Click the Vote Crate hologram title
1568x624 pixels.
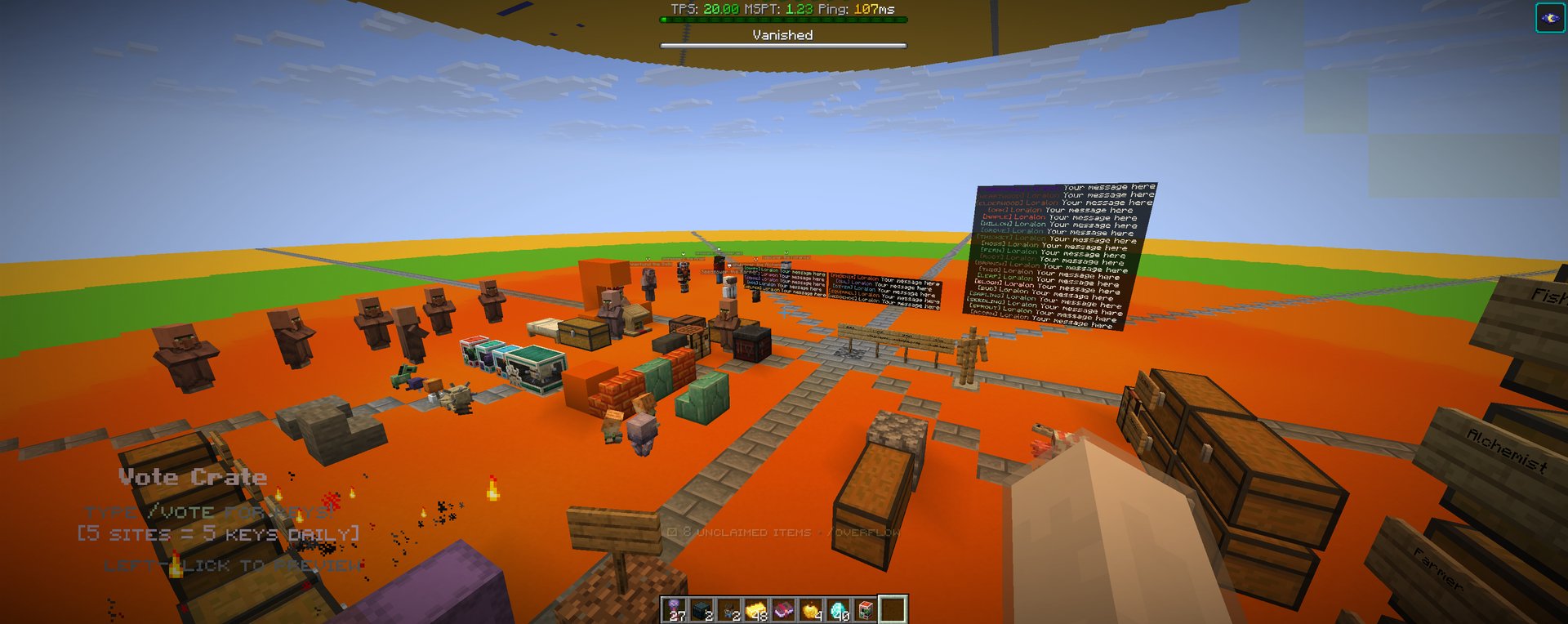[193, 476]
